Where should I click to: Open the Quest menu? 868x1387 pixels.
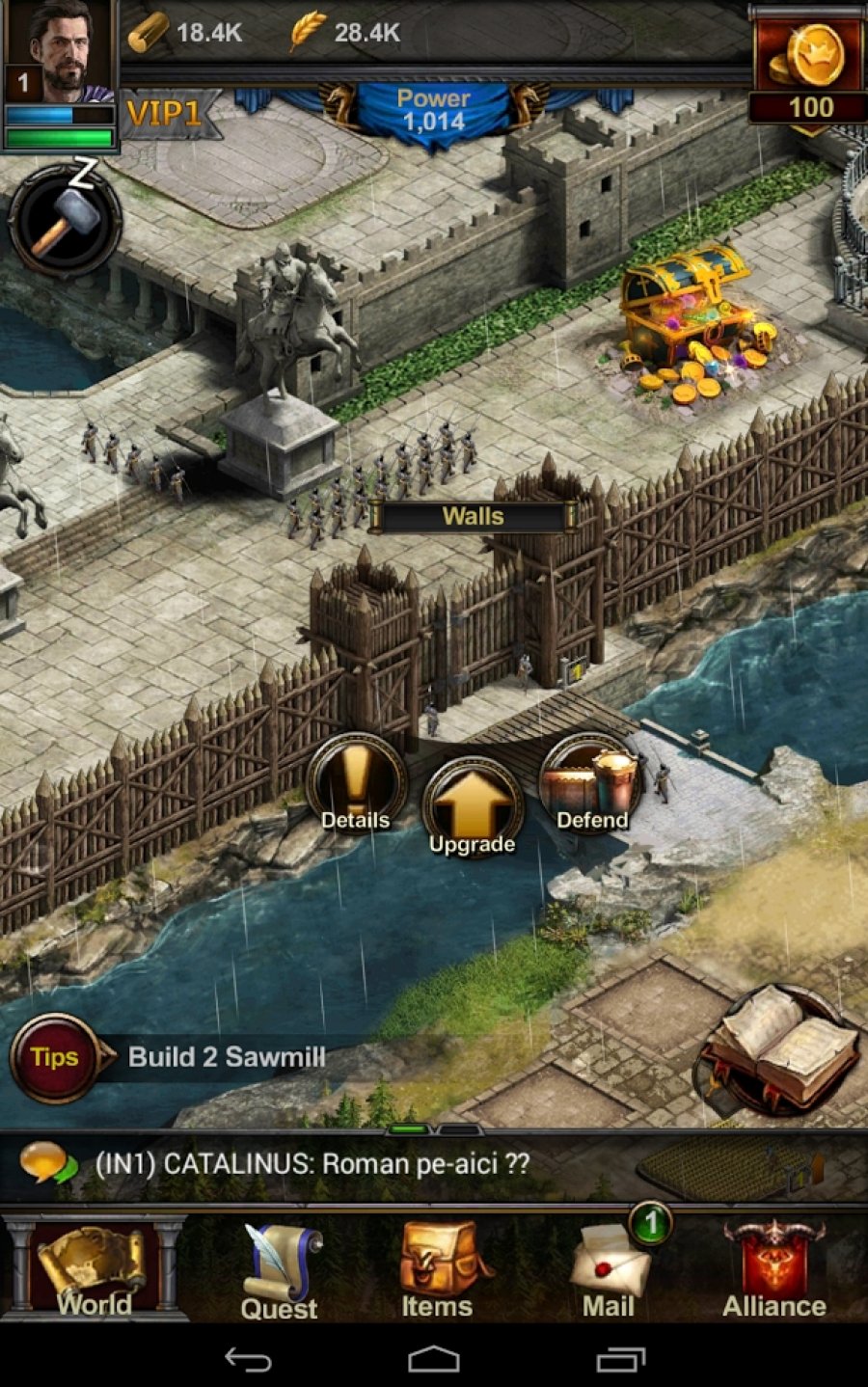pyautogui.click(x=279, y=1271)
